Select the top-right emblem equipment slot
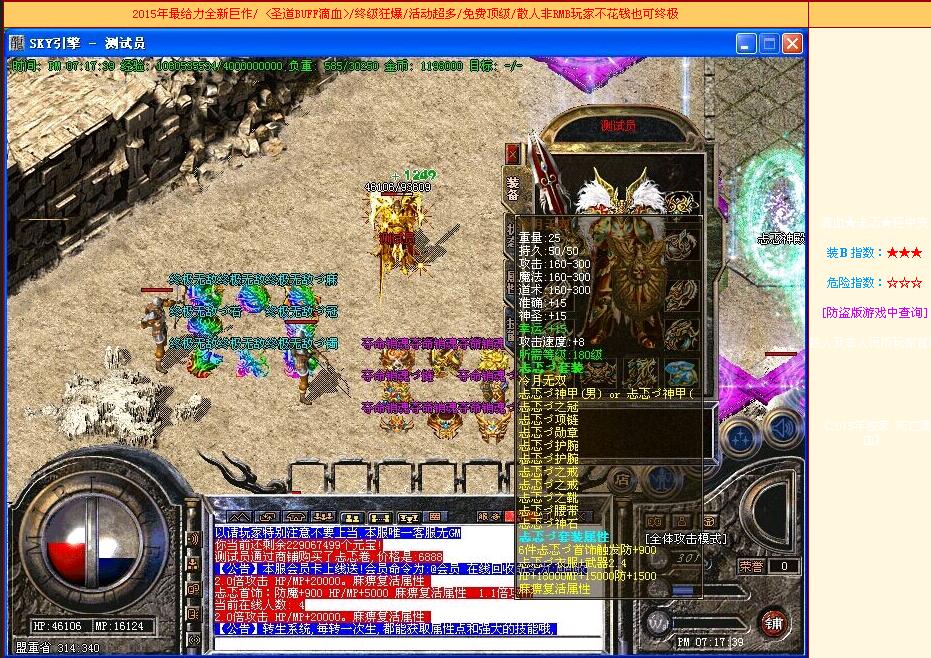This screenshot has height=658, width=931. (681, 203)
